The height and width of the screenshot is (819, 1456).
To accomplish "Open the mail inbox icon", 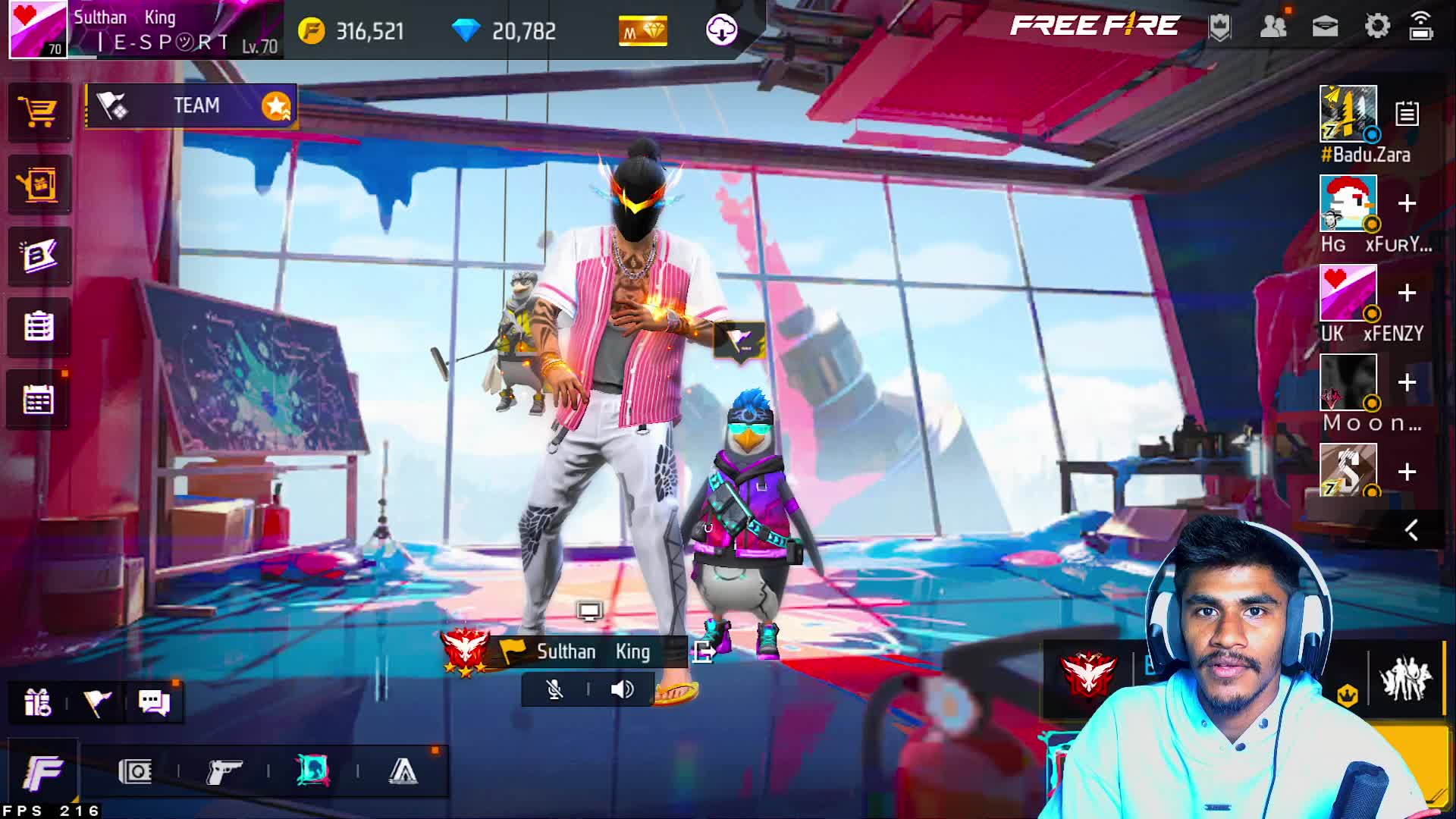I will (1325, 27).
